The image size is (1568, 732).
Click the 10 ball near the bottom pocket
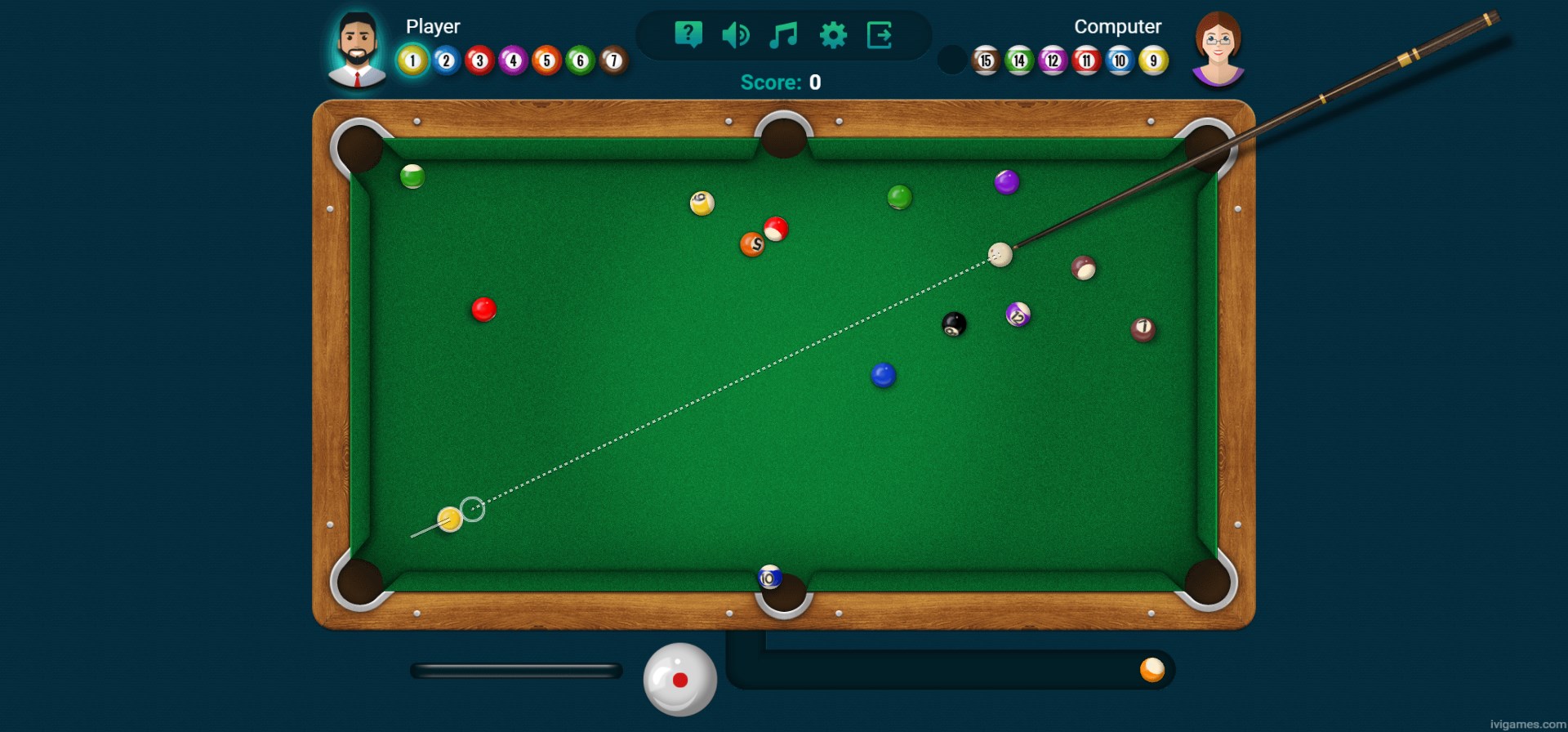(x=771, y=576)
